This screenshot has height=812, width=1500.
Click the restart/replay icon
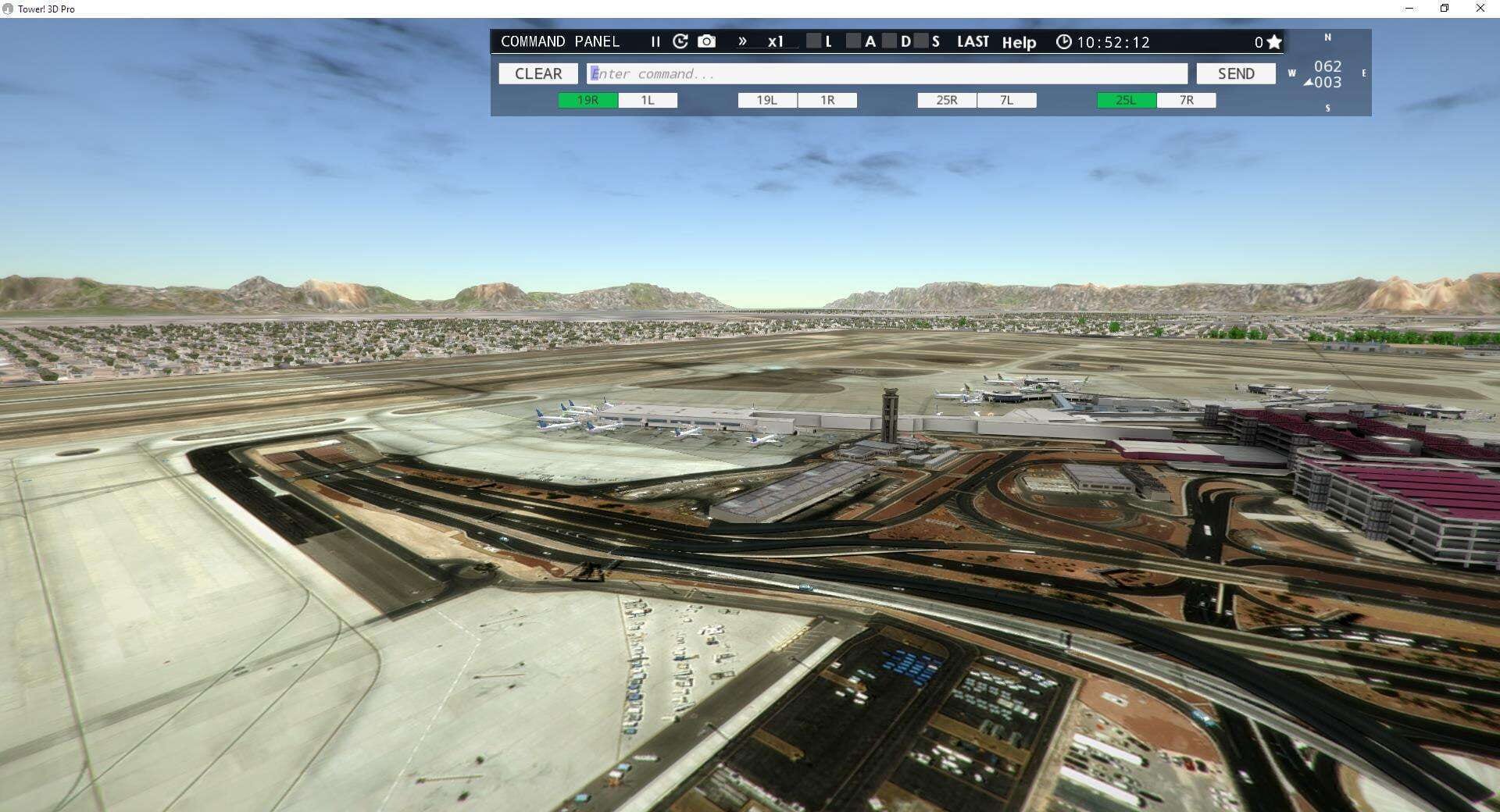(680, 41)
